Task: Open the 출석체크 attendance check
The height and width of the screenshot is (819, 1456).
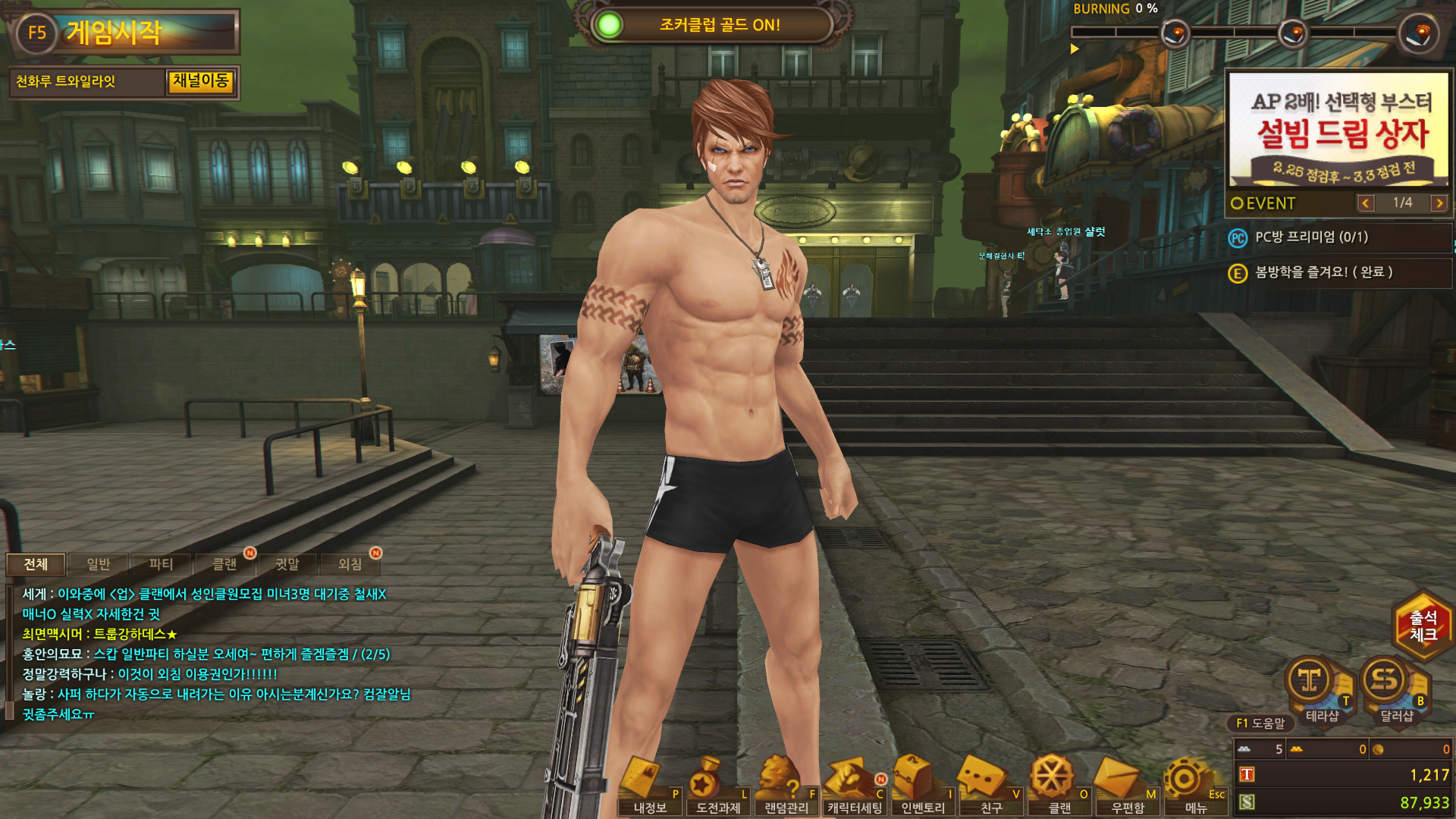Action: [1423, 626]
